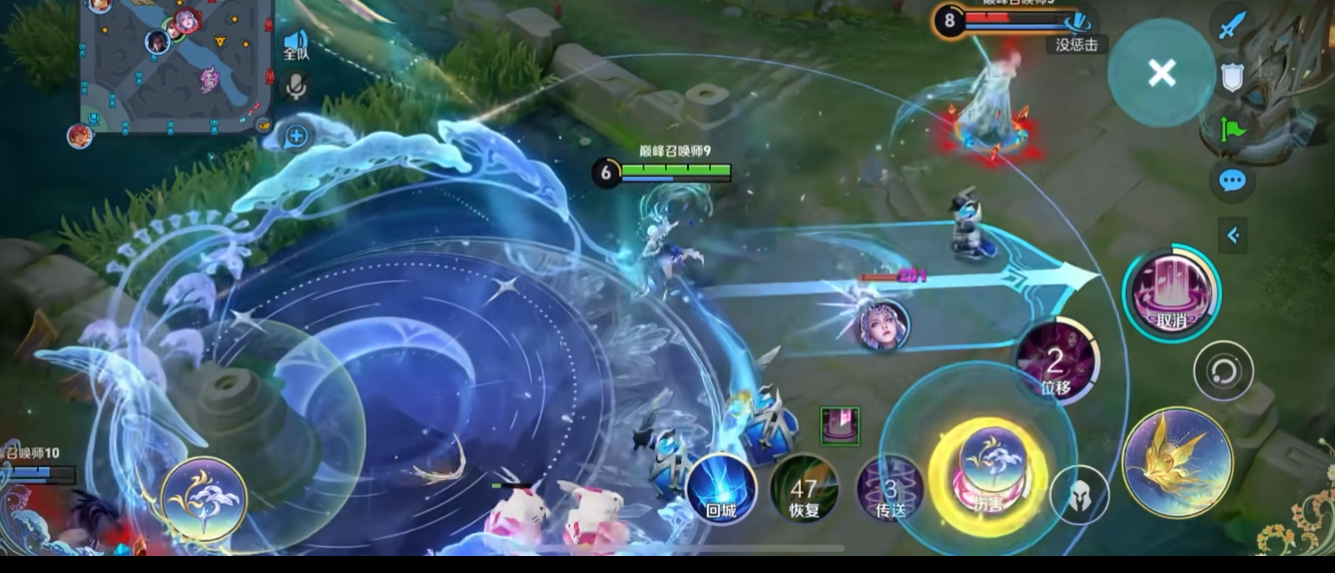Screen dimensions: 1335x573
Task: Attack with the golden butterfly button
Action: tap(1177, 462)
